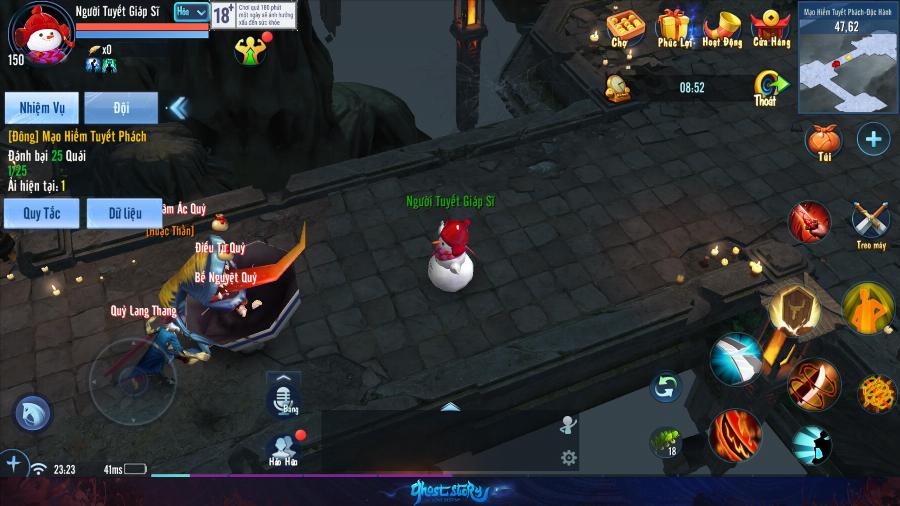Image resolution: width=900 pixels, height=506 pixels.
Task: Open the Hòa combat mode dropdown
Action: [191, 12]
